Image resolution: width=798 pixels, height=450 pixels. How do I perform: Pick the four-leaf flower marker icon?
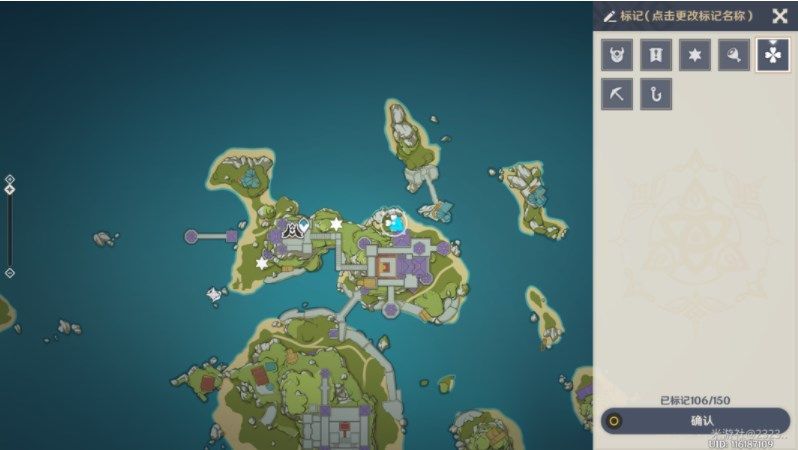773,55
